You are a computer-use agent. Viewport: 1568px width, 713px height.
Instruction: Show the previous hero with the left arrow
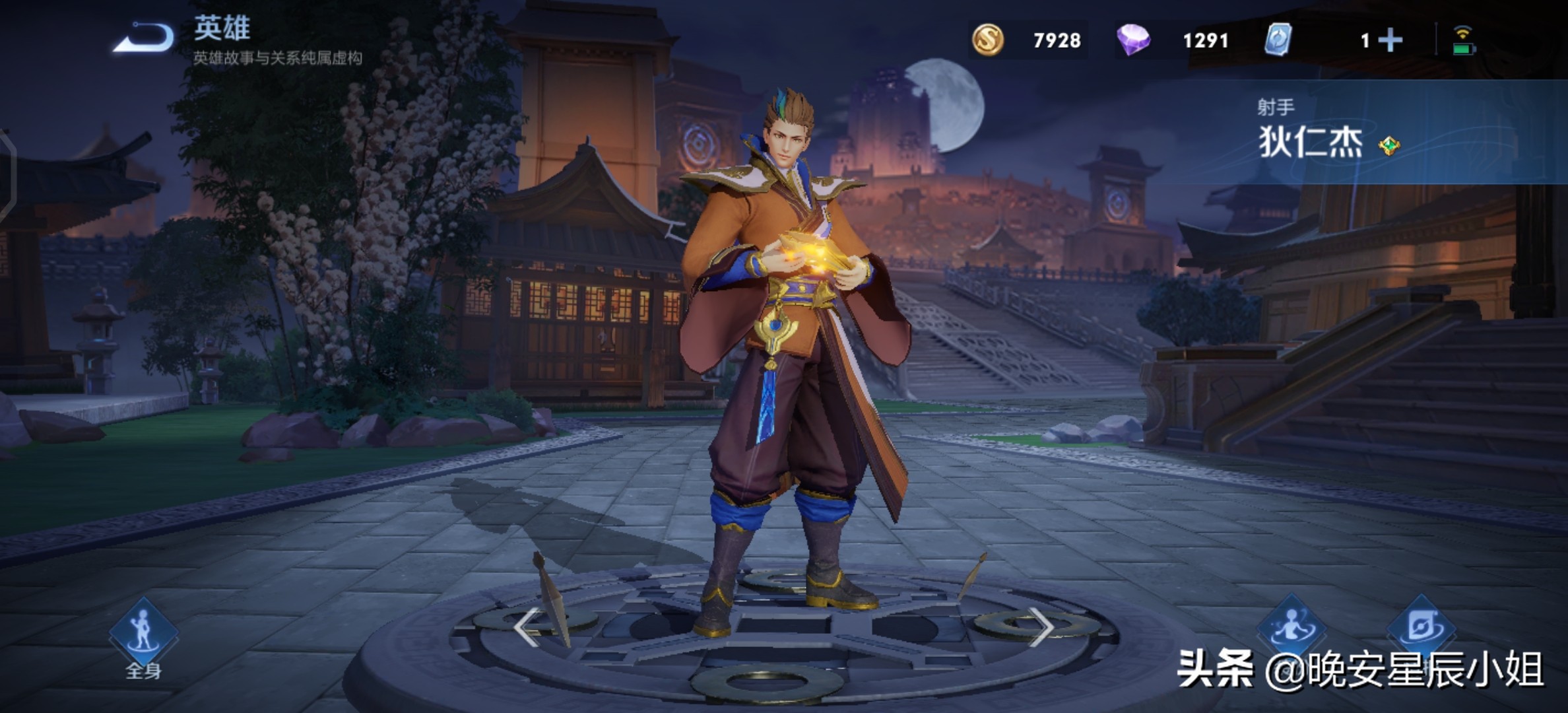527,626
